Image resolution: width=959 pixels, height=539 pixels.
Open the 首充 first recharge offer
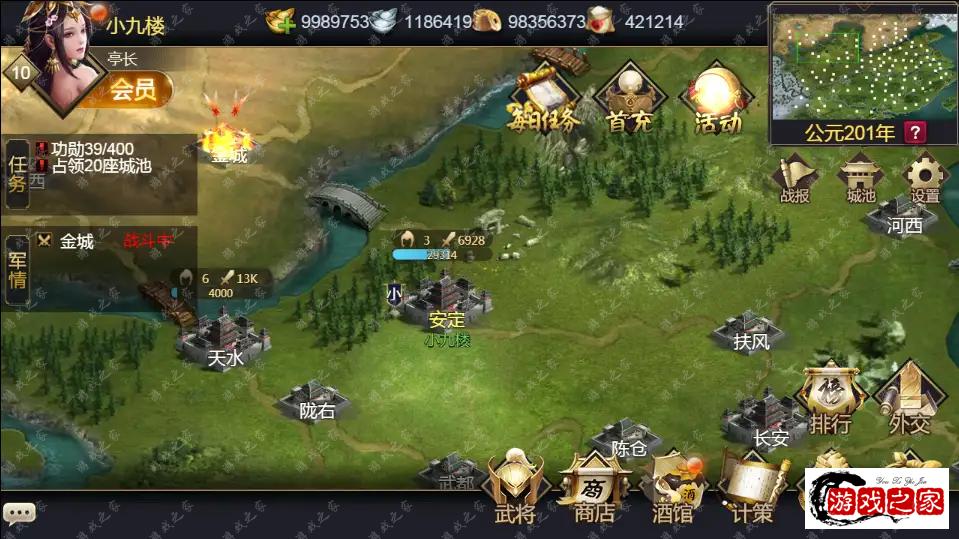pyautogui.click(x=631, y=100)
